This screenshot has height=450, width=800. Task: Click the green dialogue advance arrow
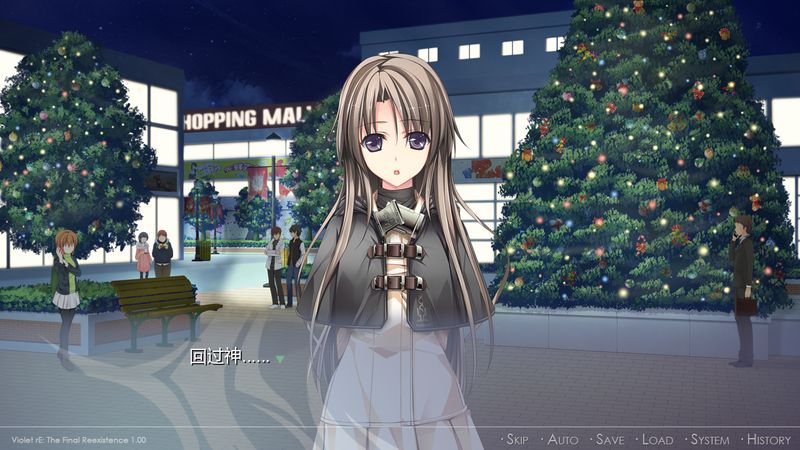[x=280, y=359]
